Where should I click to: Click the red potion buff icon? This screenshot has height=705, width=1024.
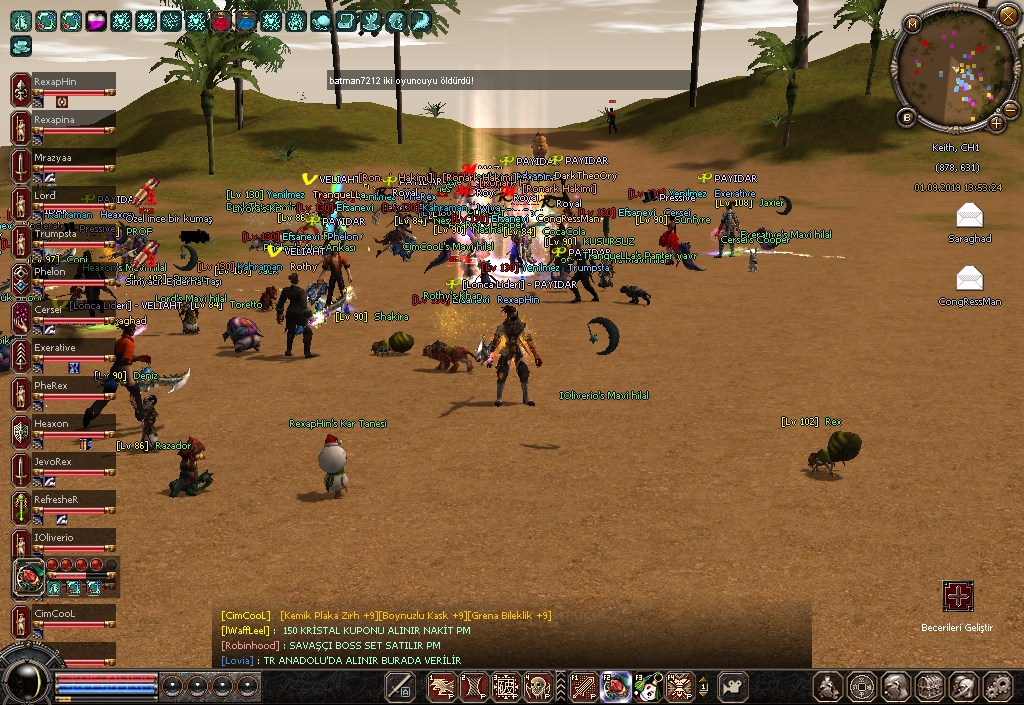221,20
